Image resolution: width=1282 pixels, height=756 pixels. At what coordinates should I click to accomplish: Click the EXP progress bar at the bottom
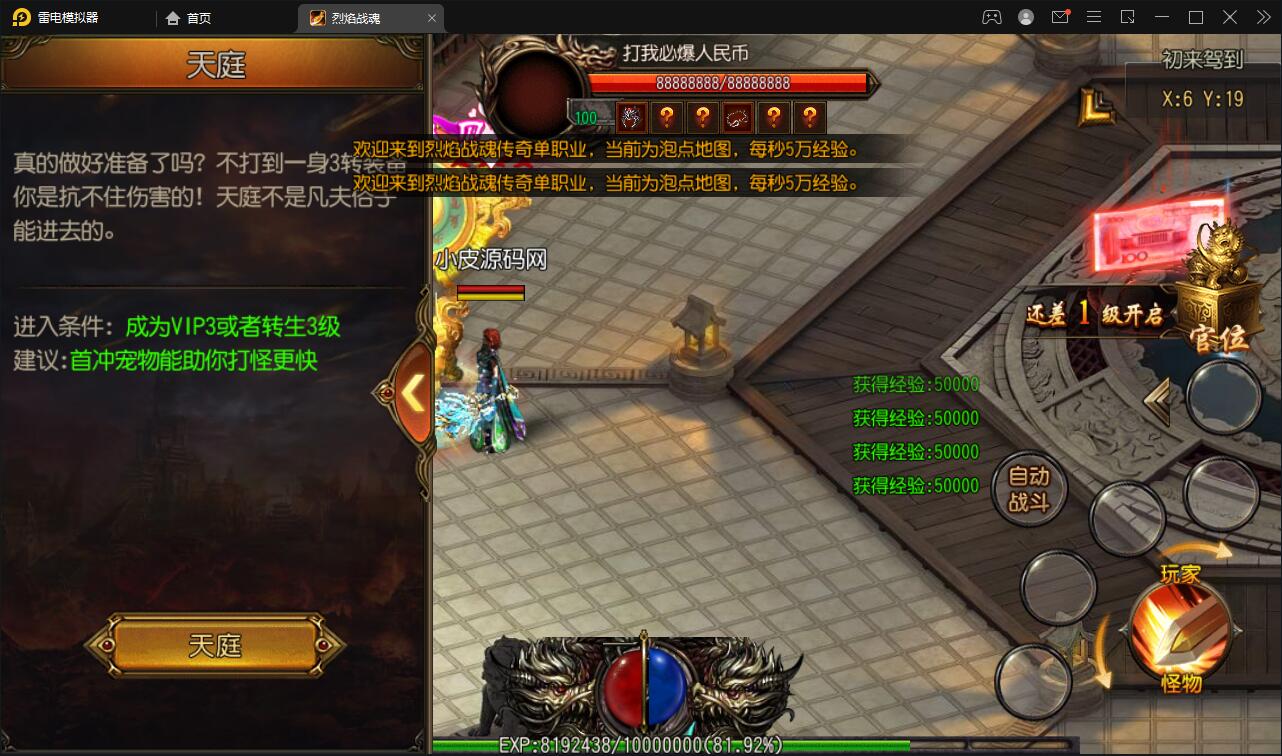(640, 744)
